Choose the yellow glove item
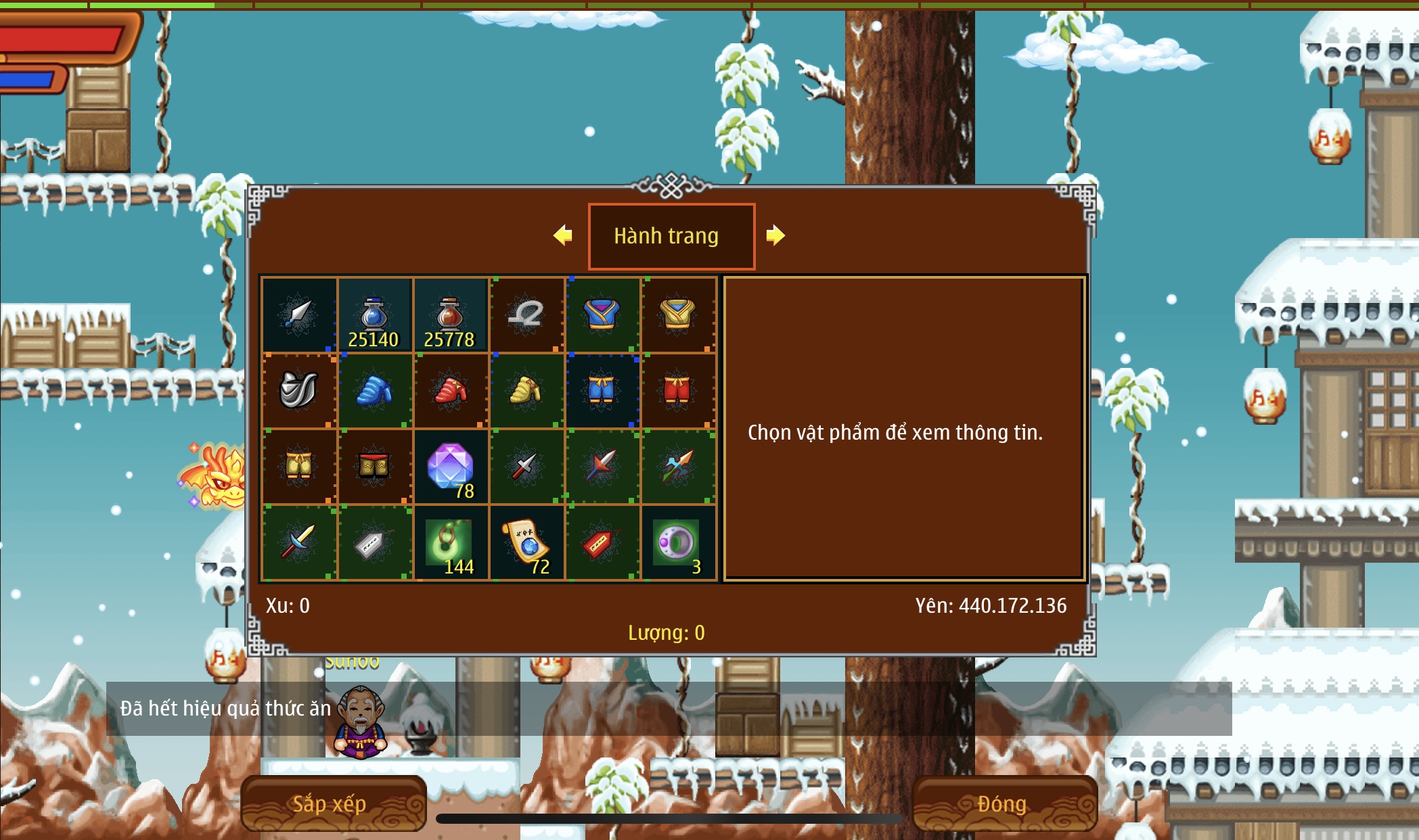 526,391
